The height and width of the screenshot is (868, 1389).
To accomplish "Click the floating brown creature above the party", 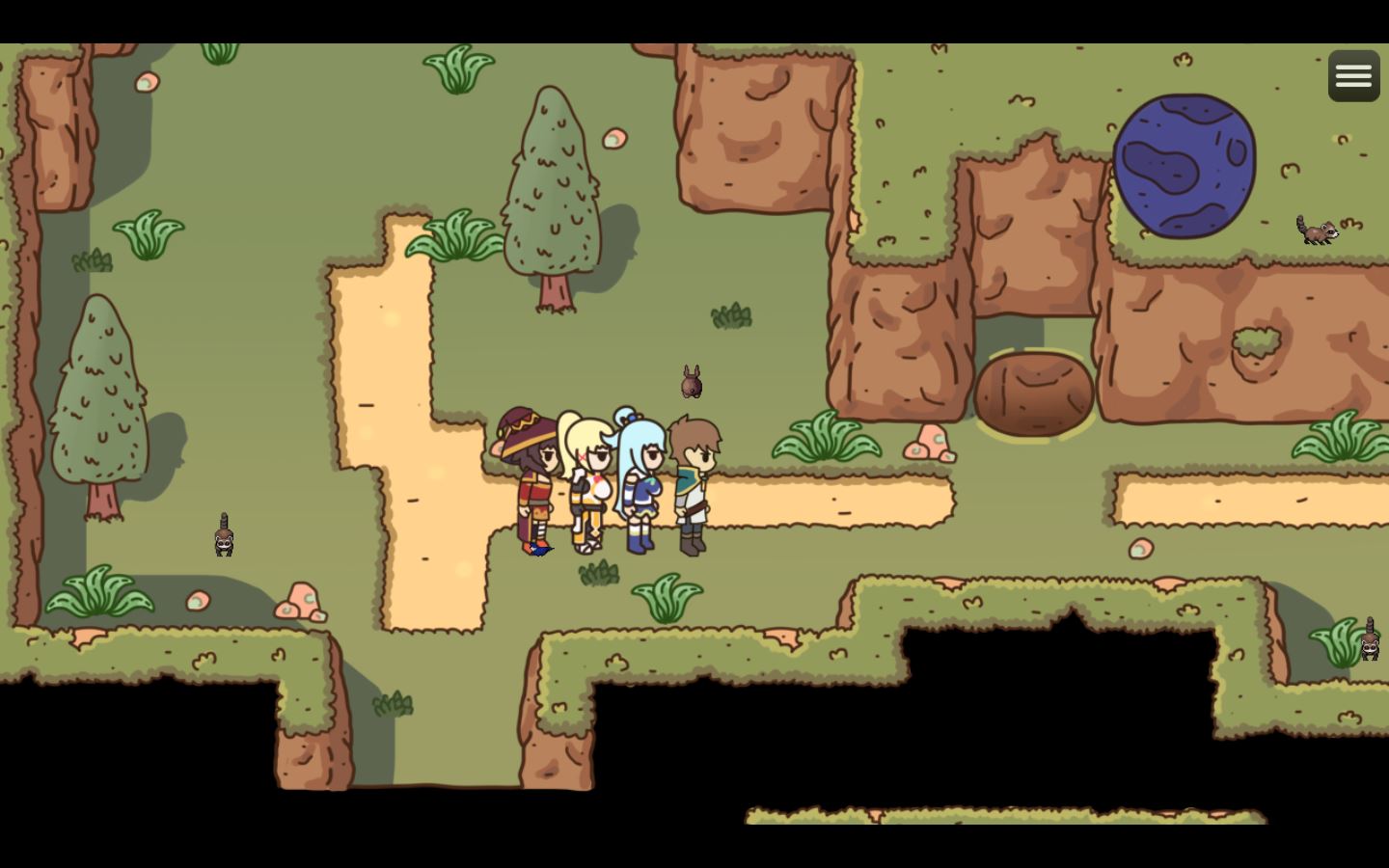I will point(689,382).
